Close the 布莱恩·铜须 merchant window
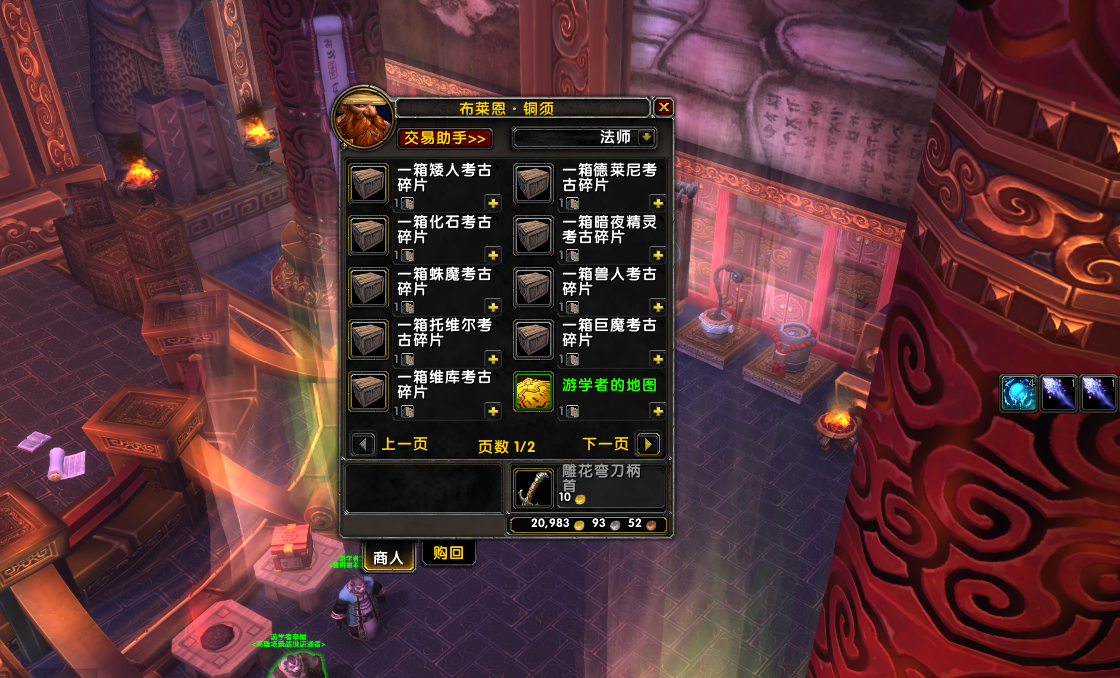The height and width of the screenshot is (678, 1120). [x=664, y=108]
